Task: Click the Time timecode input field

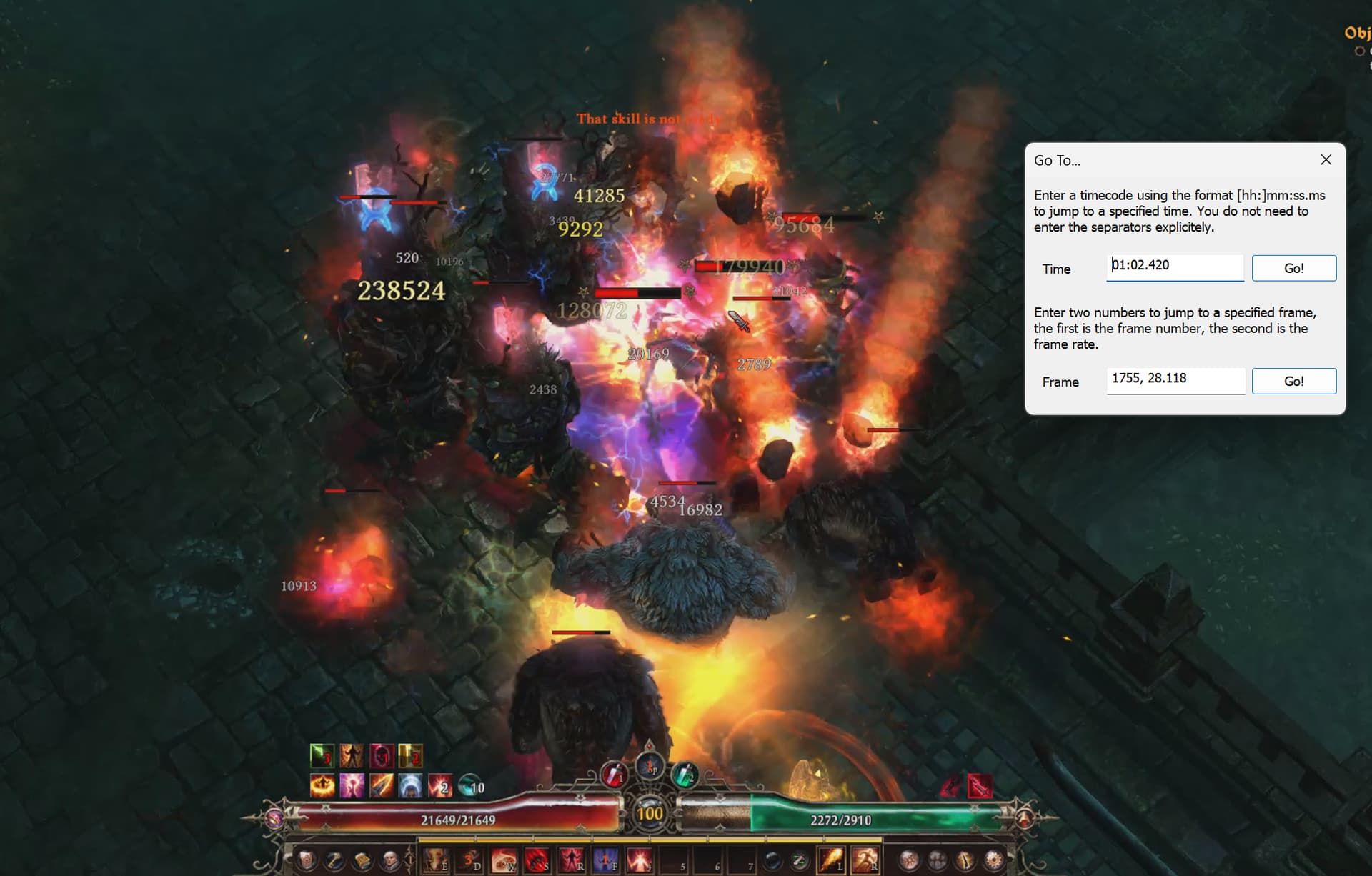Action: click(1174, 267)
